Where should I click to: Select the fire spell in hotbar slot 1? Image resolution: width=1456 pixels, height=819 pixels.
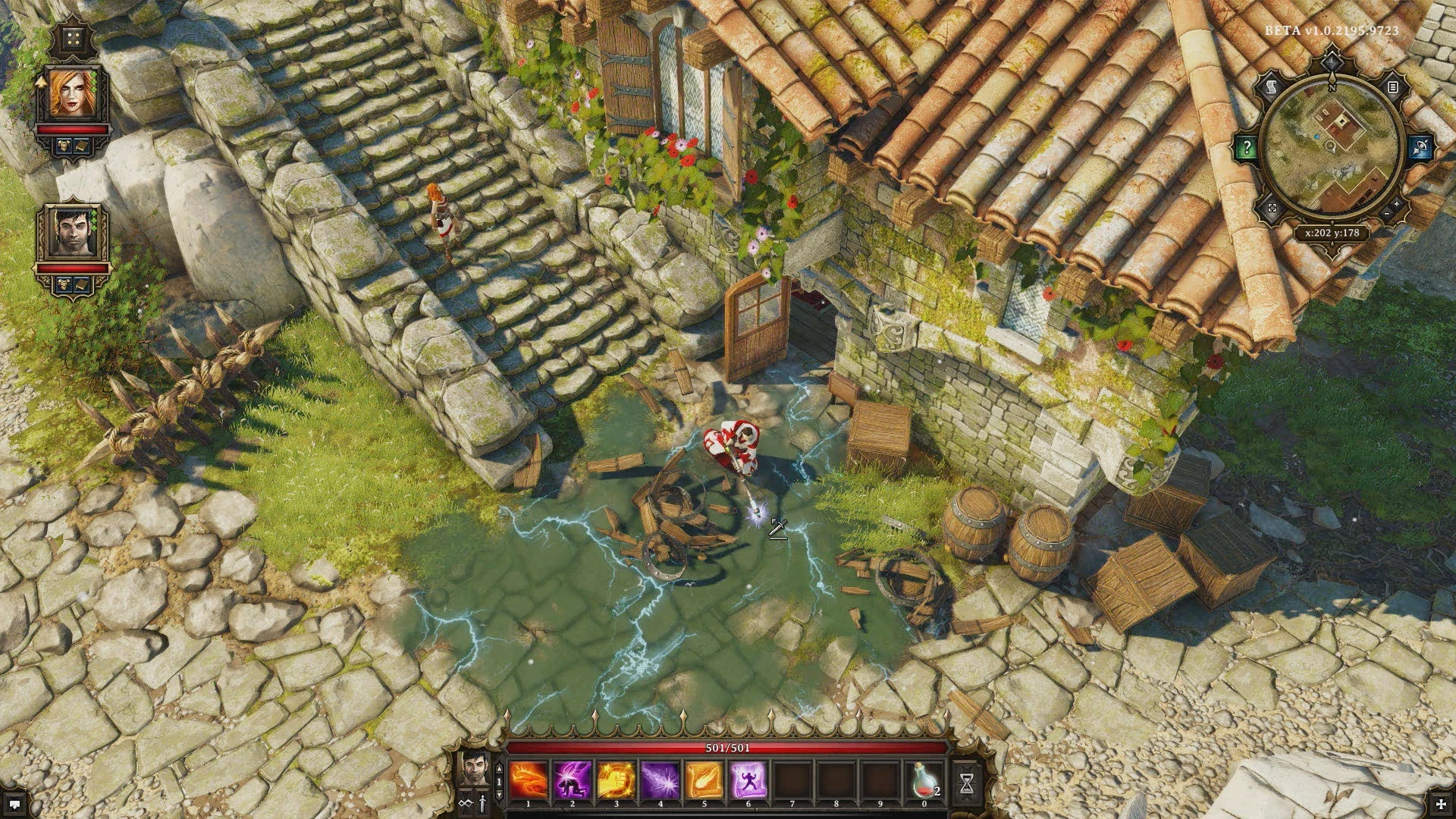tap(528, 779)
